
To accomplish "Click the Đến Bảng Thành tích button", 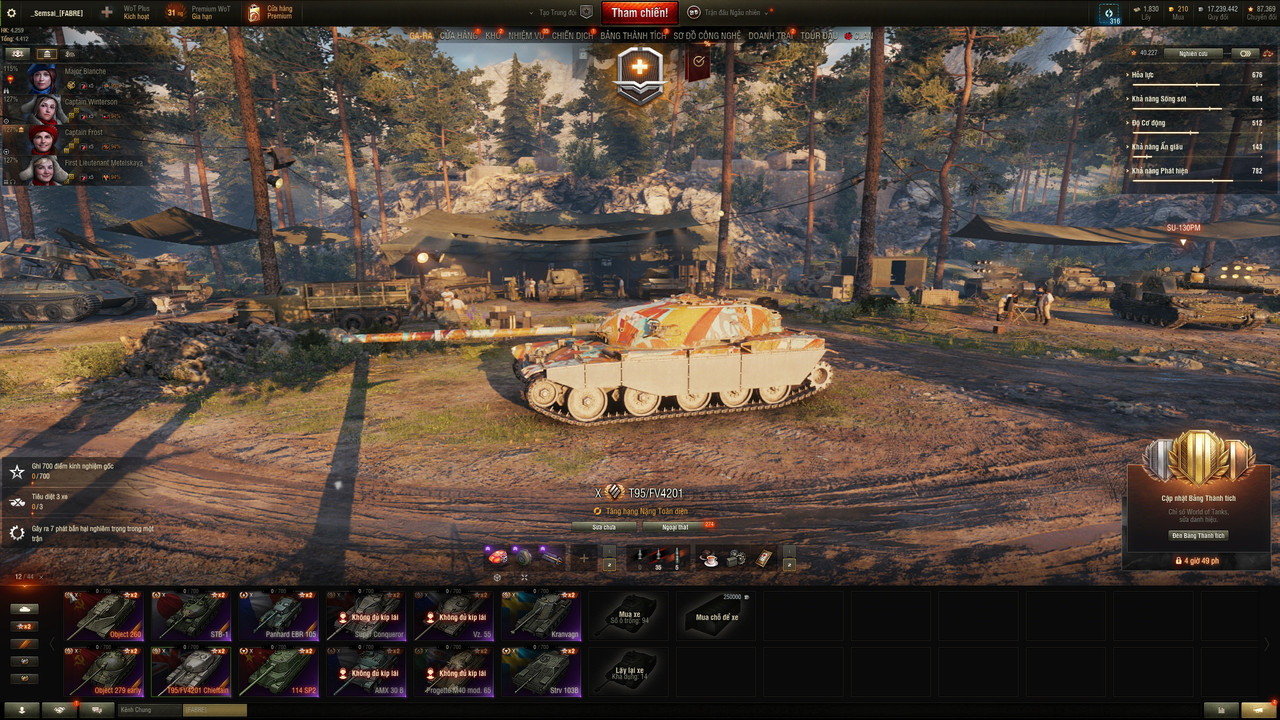I will pos(1199,535).
